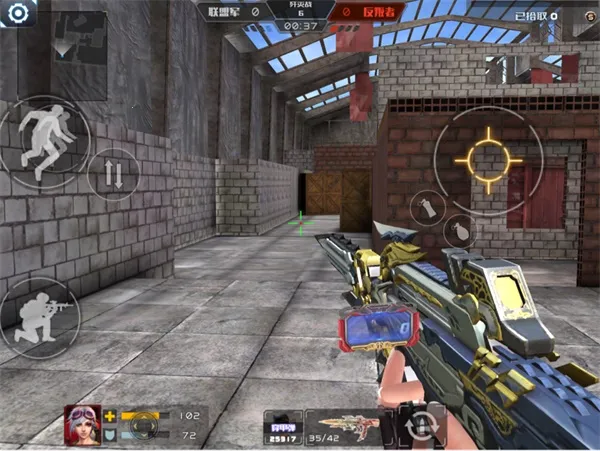Tap the red-haired character portrait

click(x=82, y=423)
